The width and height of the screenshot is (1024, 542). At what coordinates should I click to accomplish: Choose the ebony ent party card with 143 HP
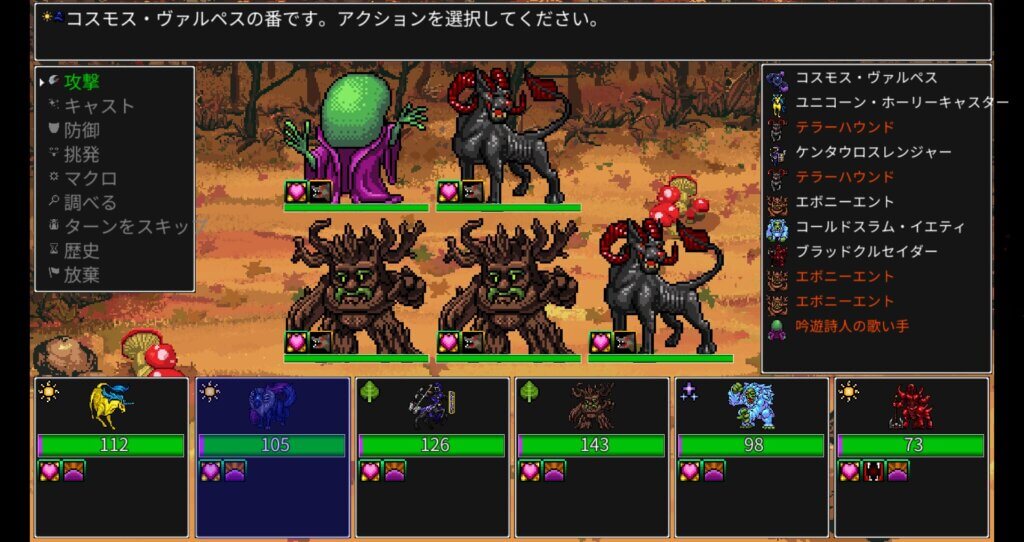click(x=593, y=456)
